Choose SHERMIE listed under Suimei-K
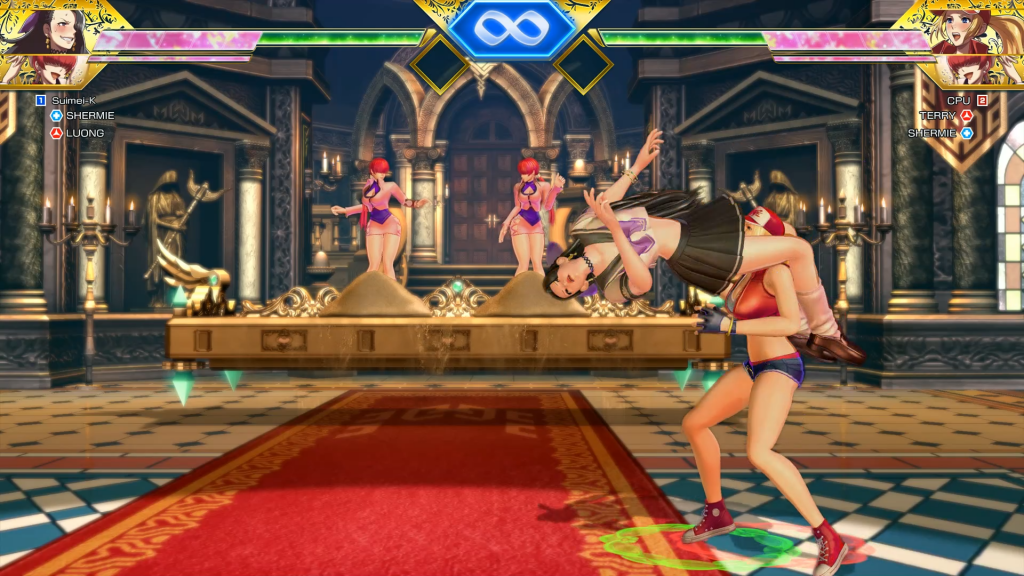This screenshot has height=576, width=1024. [x=89, y=116]
